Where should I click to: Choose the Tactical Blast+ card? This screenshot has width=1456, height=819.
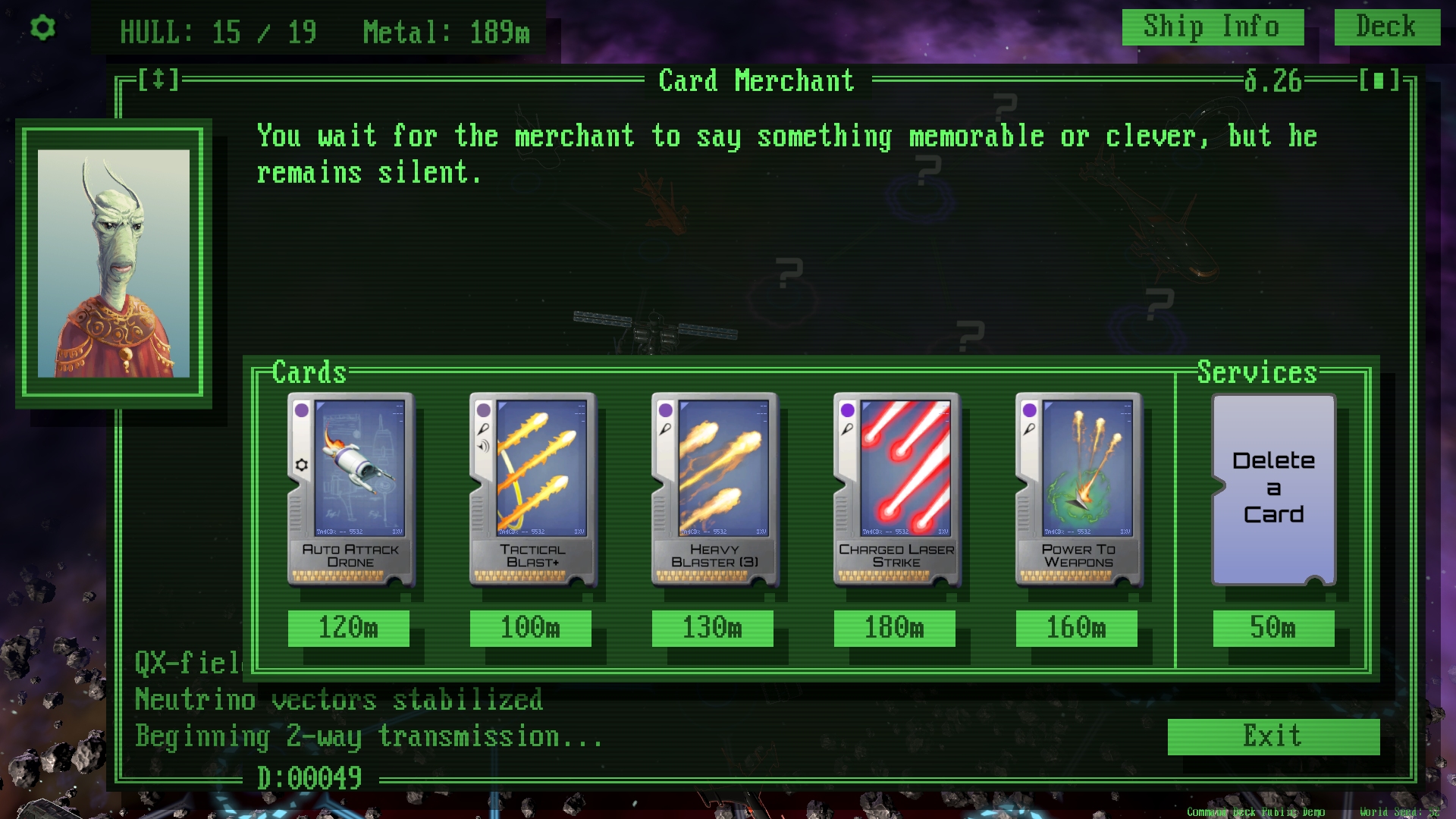pos(532,489)
